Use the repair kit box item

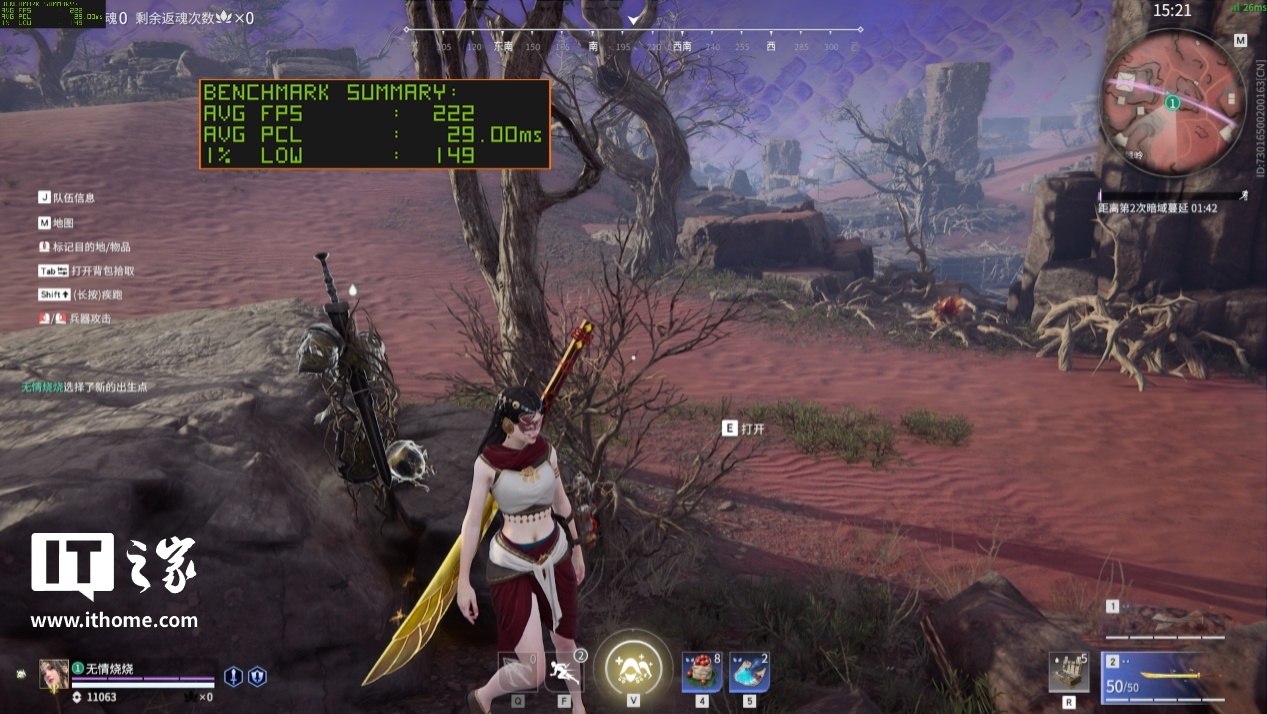click(1069, 672)
